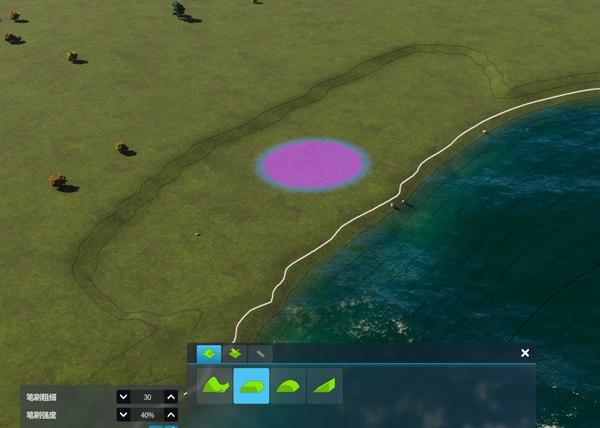The height and width of the screenshot is (428, 600).
Task: Raise the 笔刷强度 brush strength
Action: (x=171, y=415)
